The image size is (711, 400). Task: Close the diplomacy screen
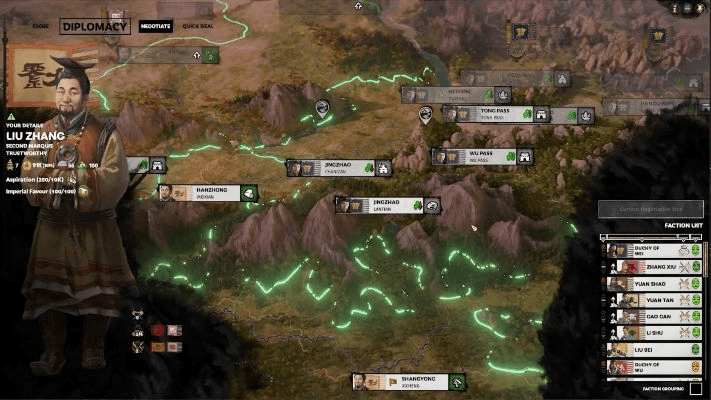coord(41,26)
